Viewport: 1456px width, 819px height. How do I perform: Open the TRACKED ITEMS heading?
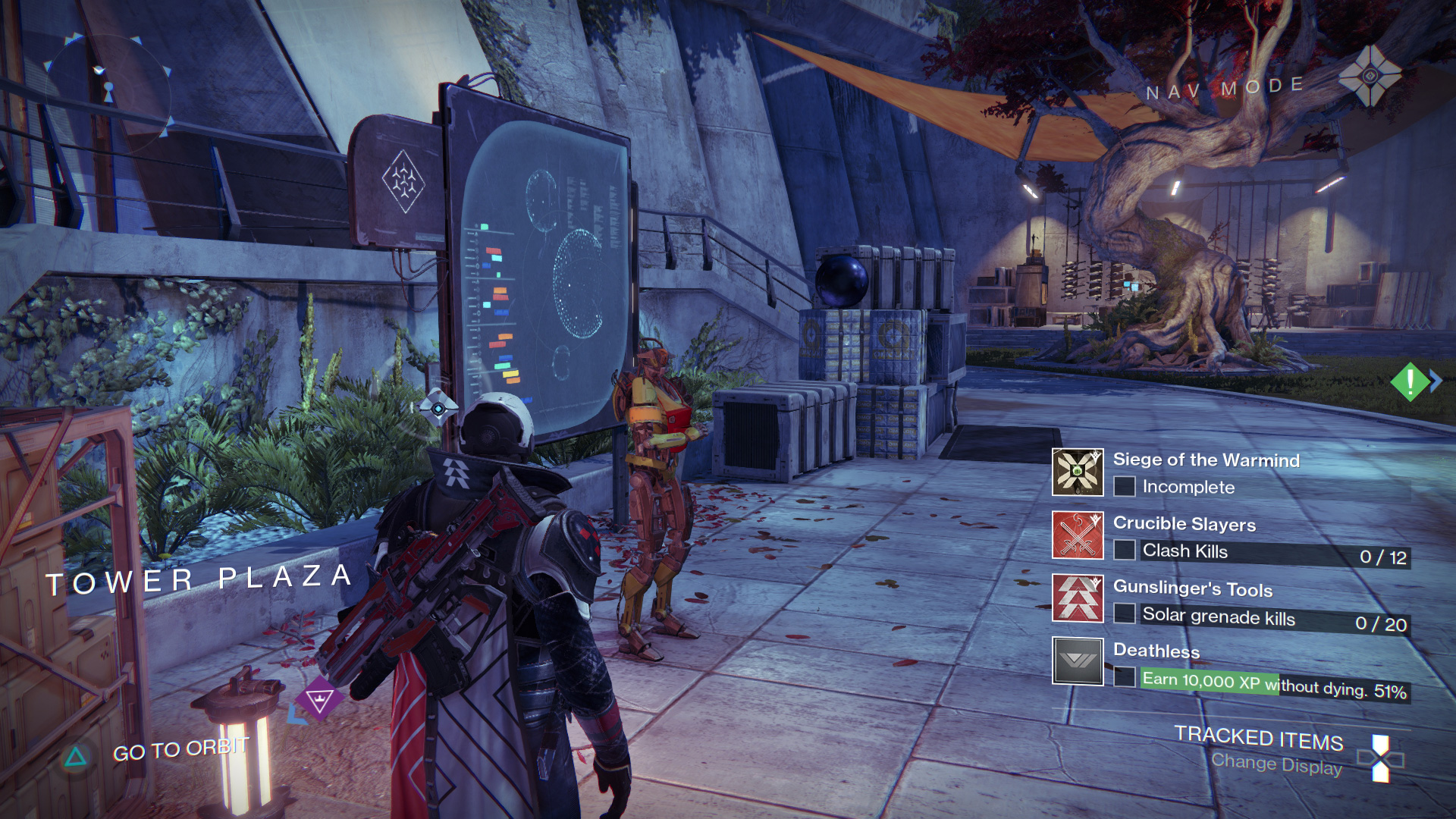1260,739
